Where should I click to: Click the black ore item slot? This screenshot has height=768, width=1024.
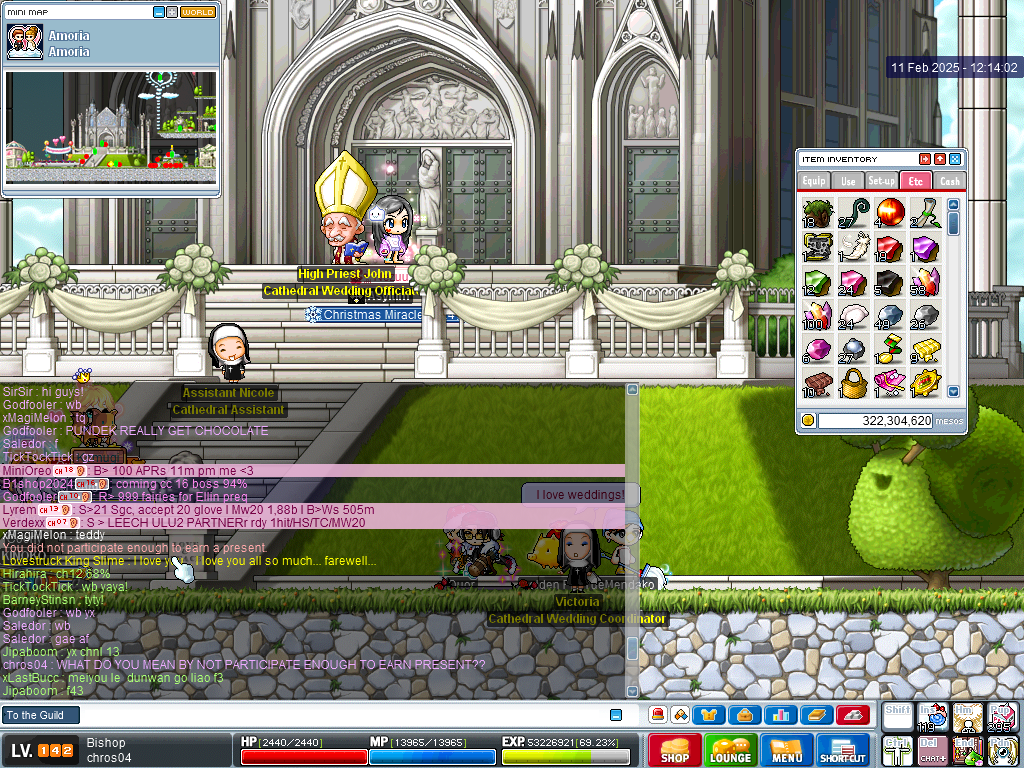(889, 281)
